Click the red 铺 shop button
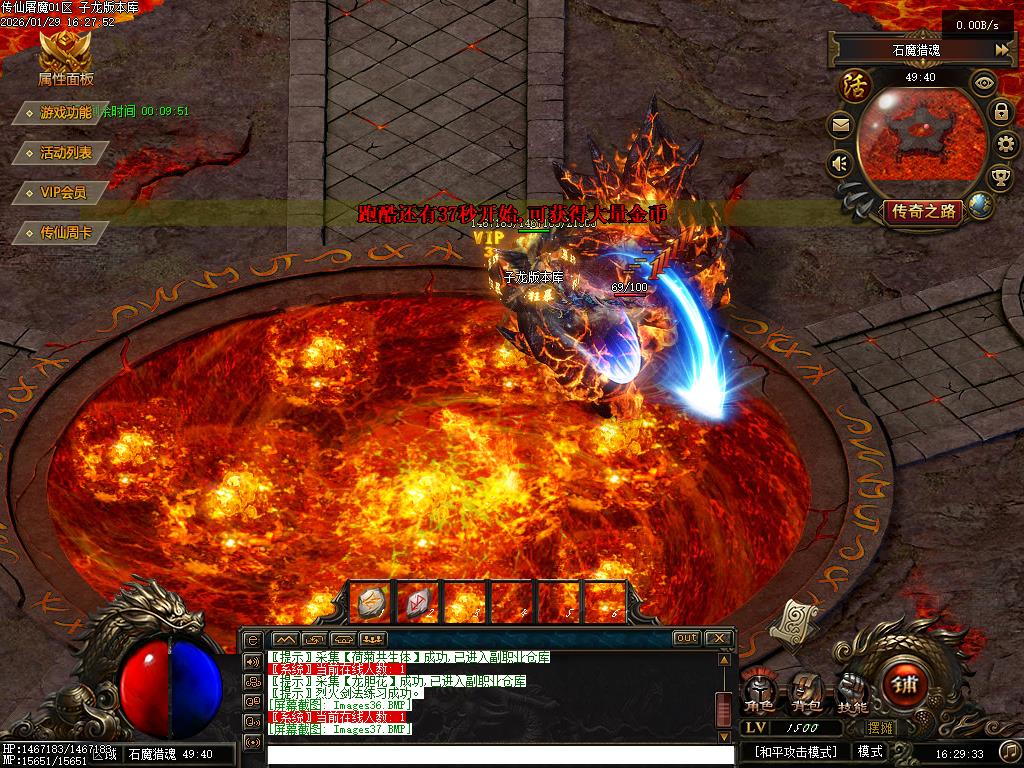Viewport: 1024px width, 768px height. click(902, 687)
